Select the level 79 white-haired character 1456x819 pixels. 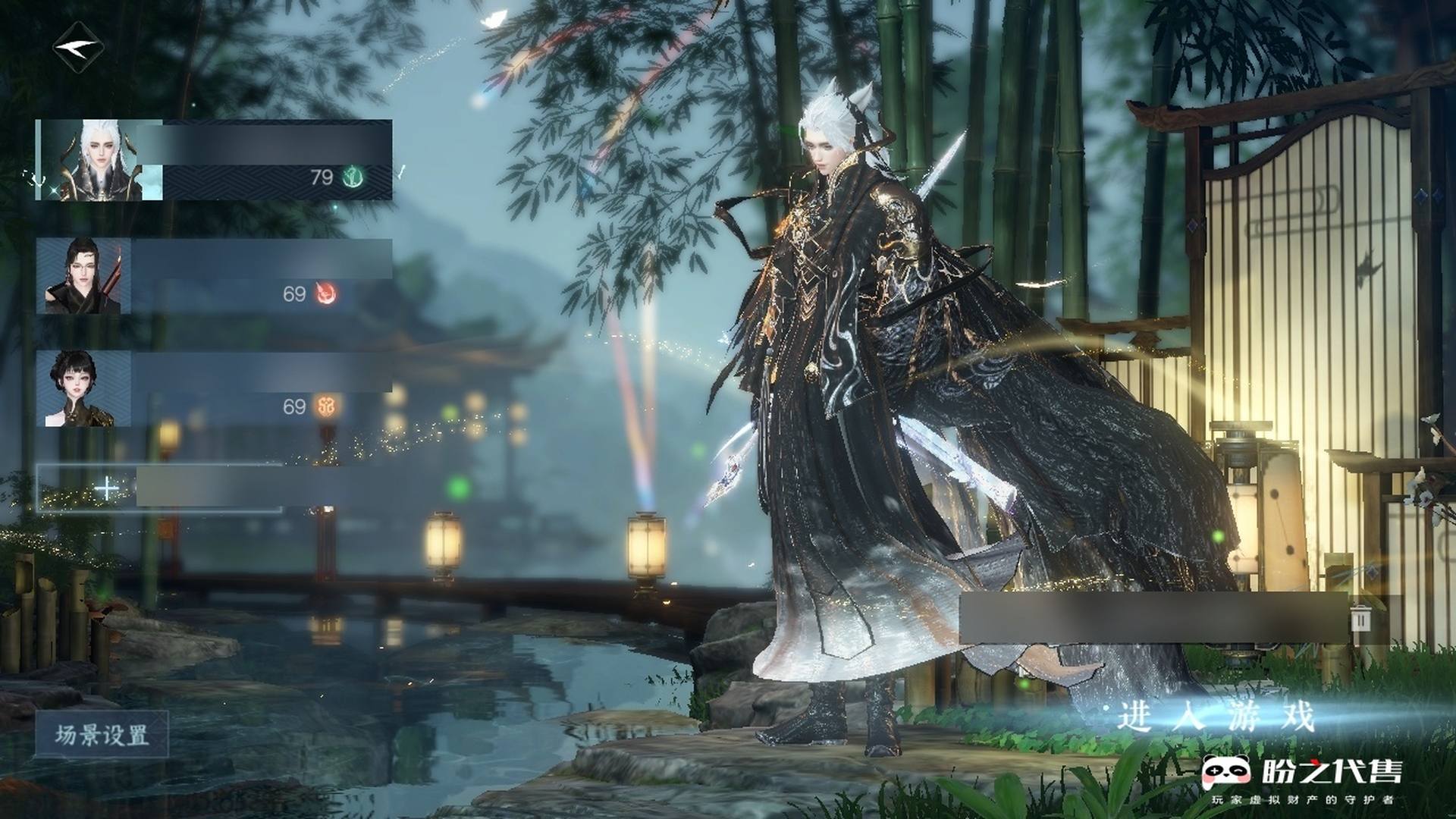[x=214, y=160]
